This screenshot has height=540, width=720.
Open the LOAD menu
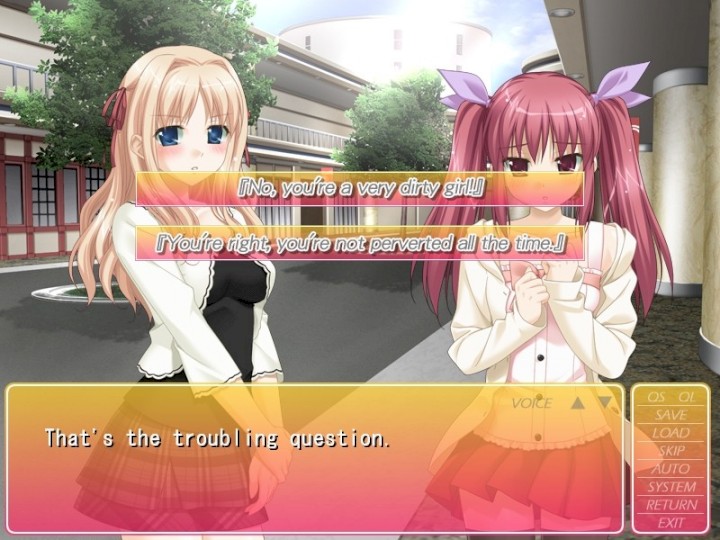click(x=671, y=433)
